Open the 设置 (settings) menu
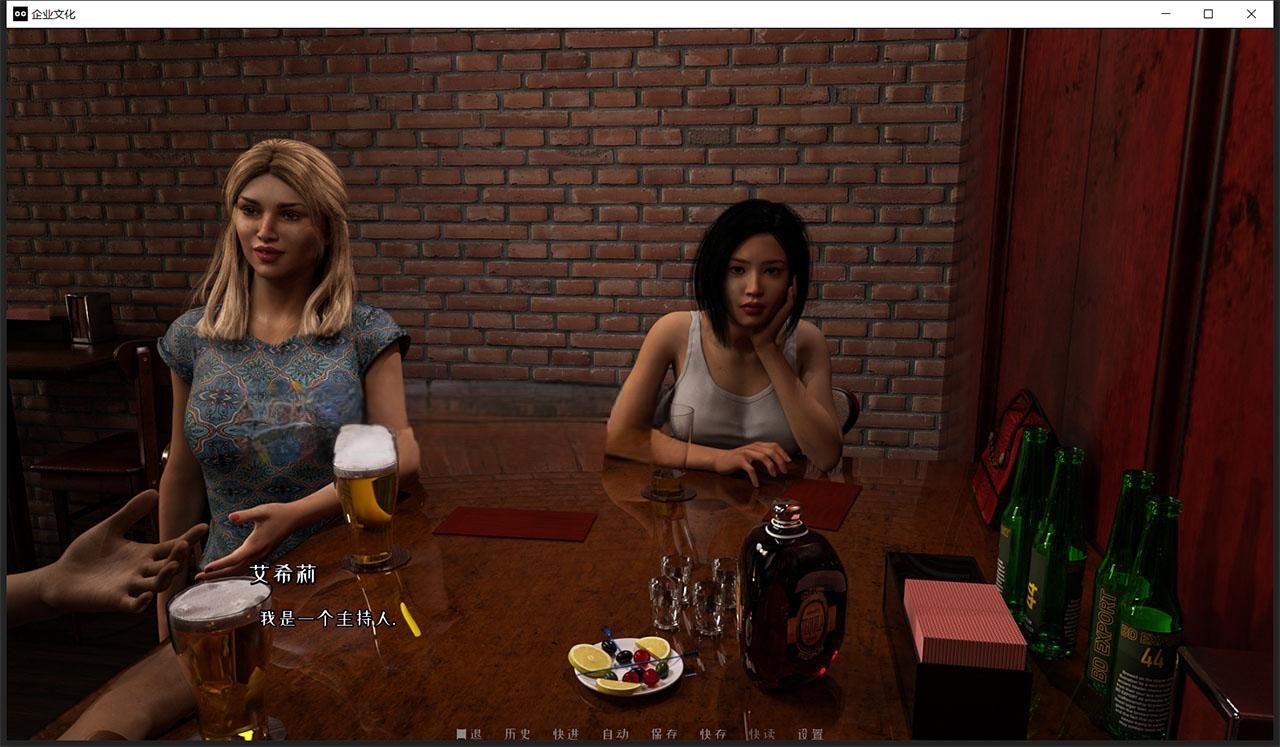Viewport: 1280px width, 747px height. click(810, 734)
